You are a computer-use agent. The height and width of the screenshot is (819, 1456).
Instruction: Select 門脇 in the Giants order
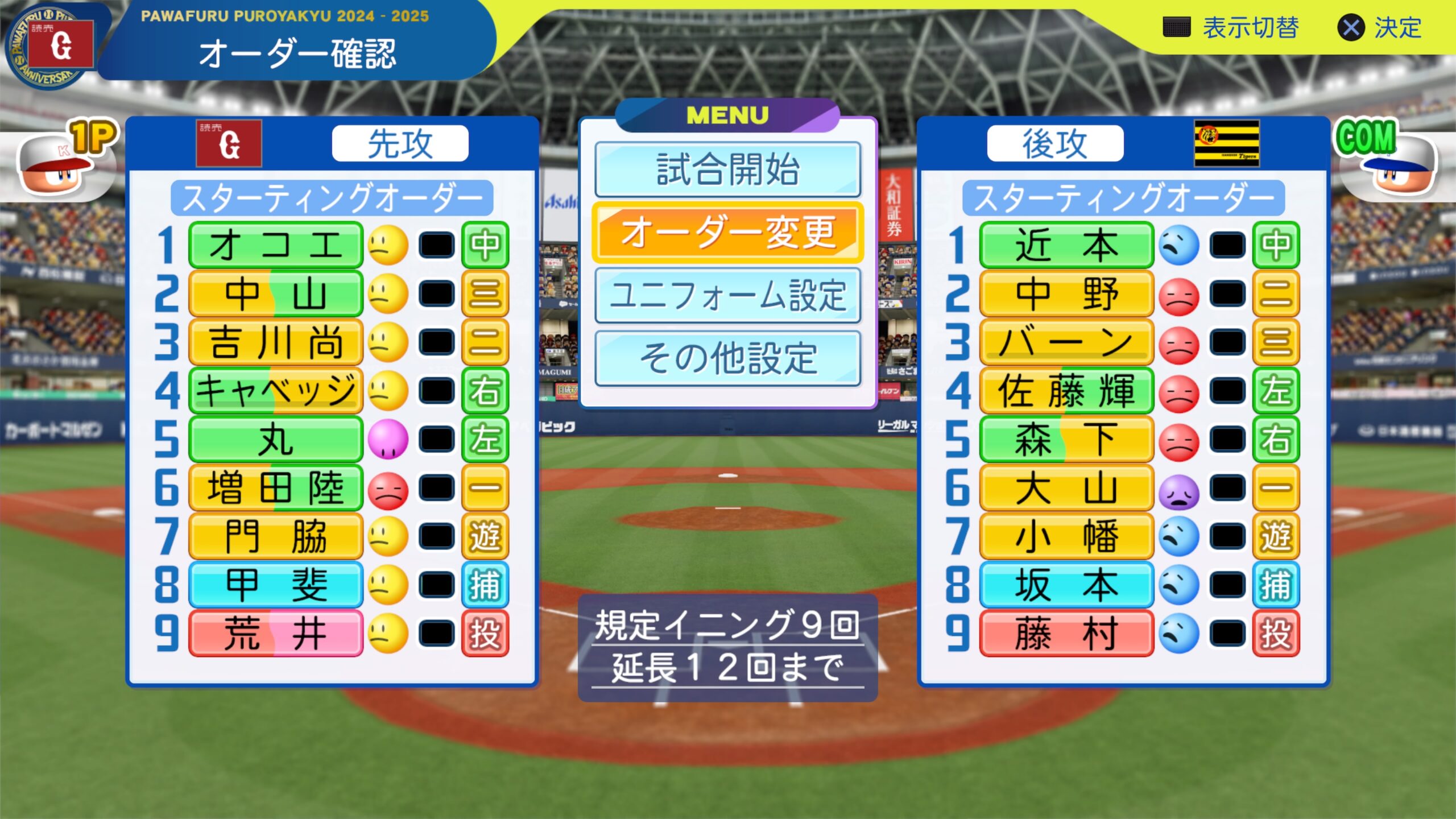pos(275,536)
